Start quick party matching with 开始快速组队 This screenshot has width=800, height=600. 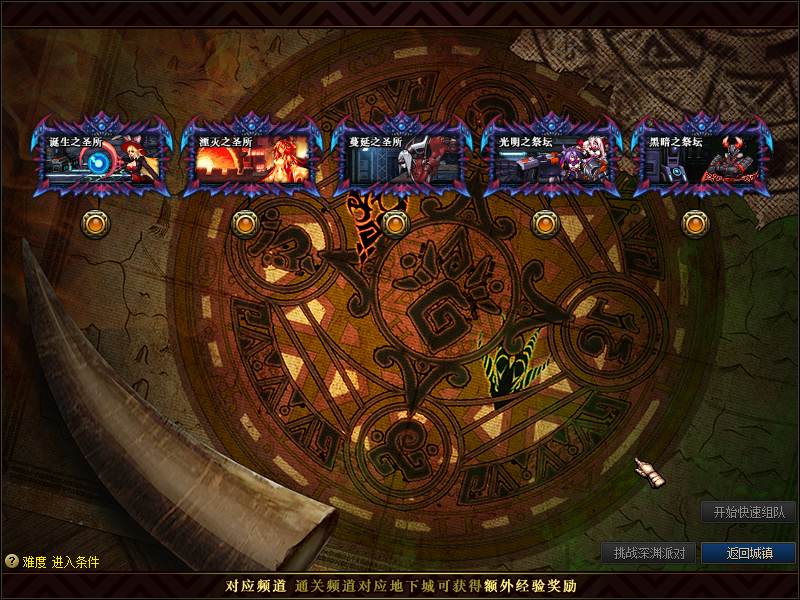click(x=748, y=512)
